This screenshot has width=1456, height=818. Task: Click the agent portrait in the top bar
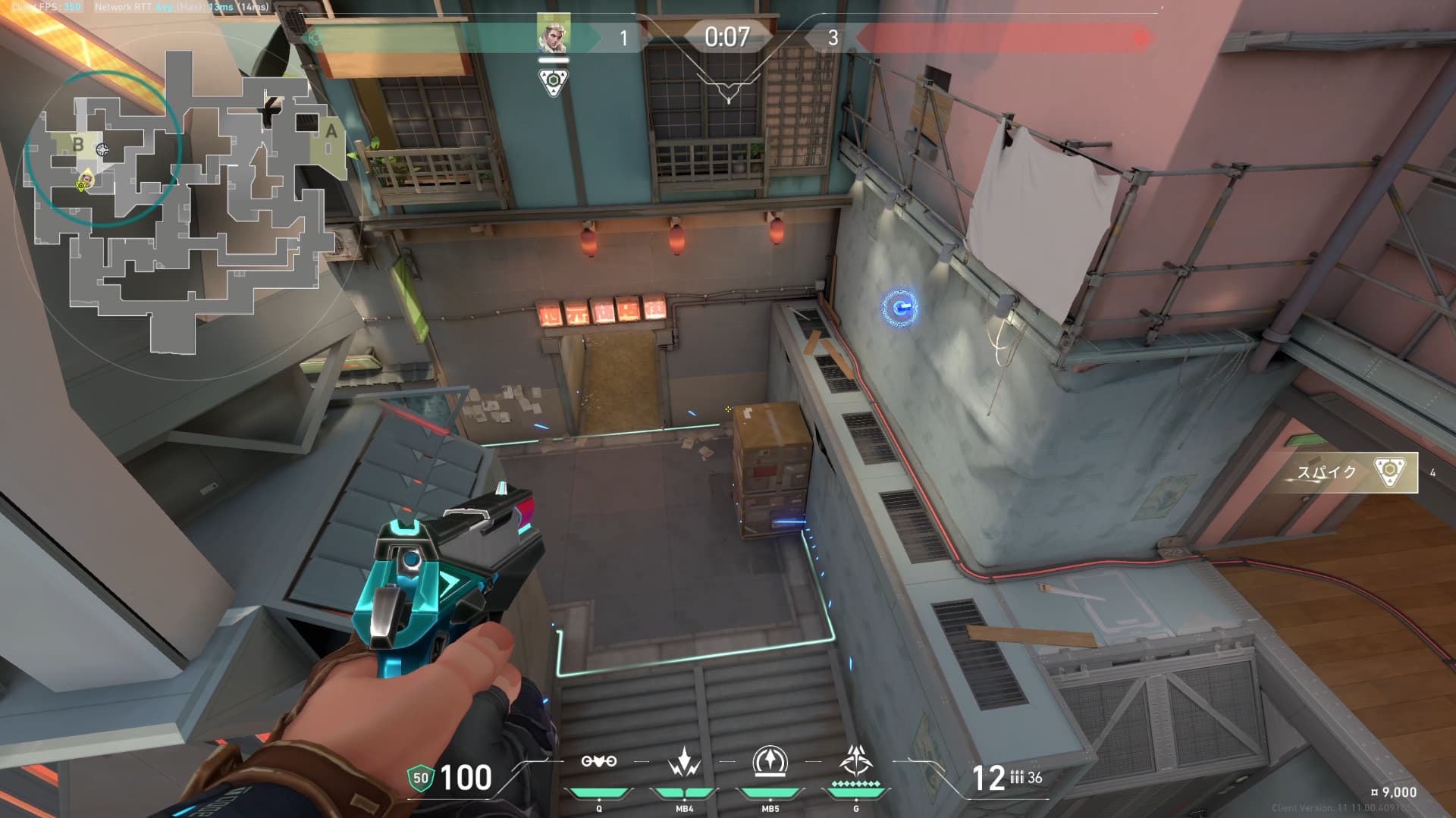click(553, 34)
